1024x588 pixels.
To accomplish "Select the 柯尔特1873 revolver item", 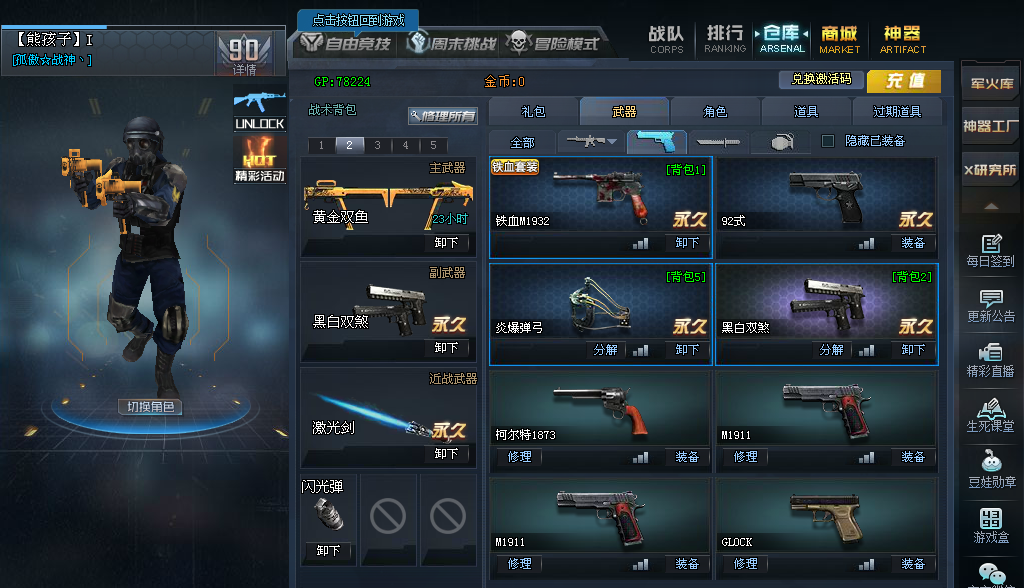I will (x=600, y=410).
